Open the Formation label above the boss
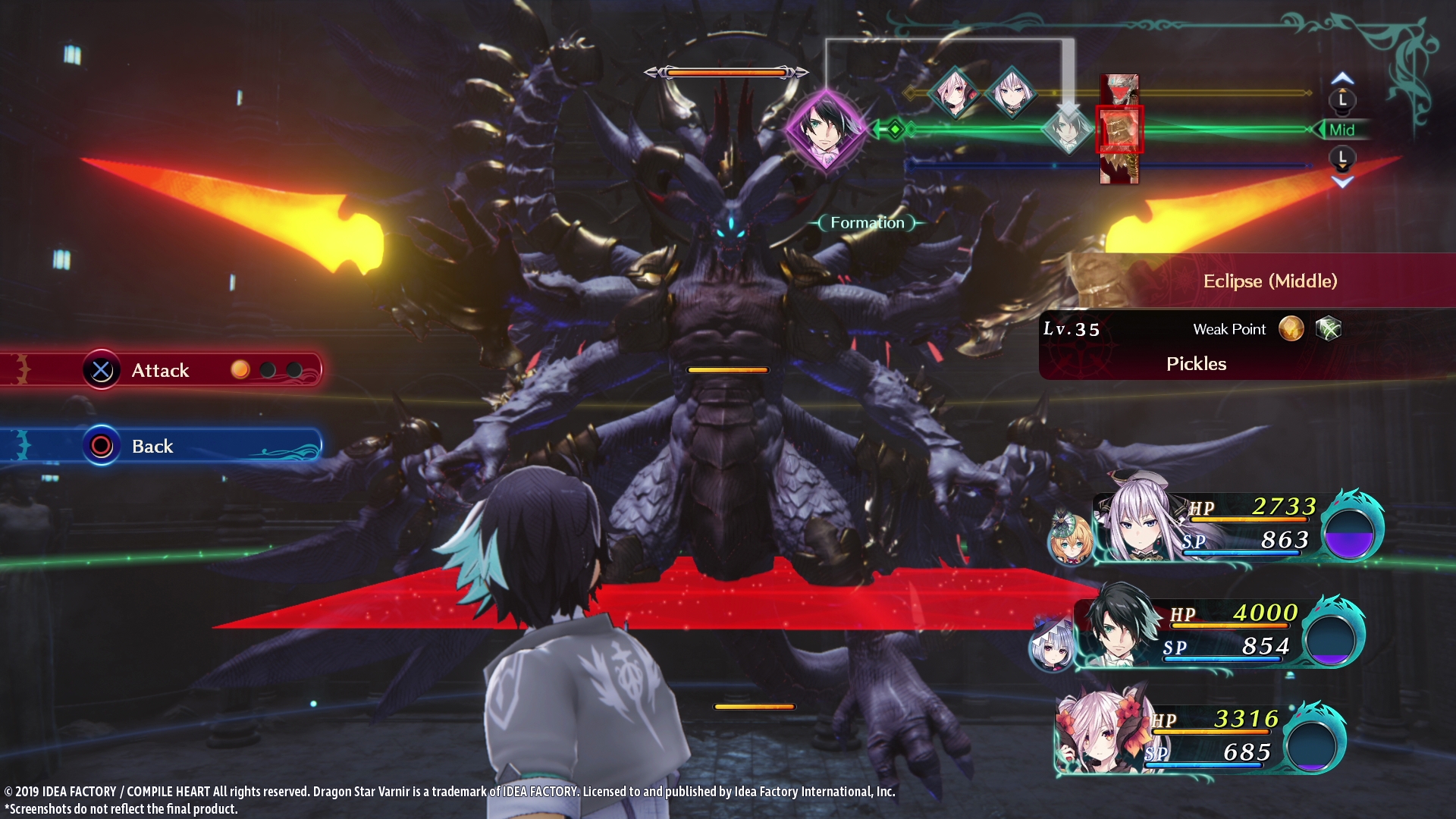1456x819 pixels. (x=868, y=223)
